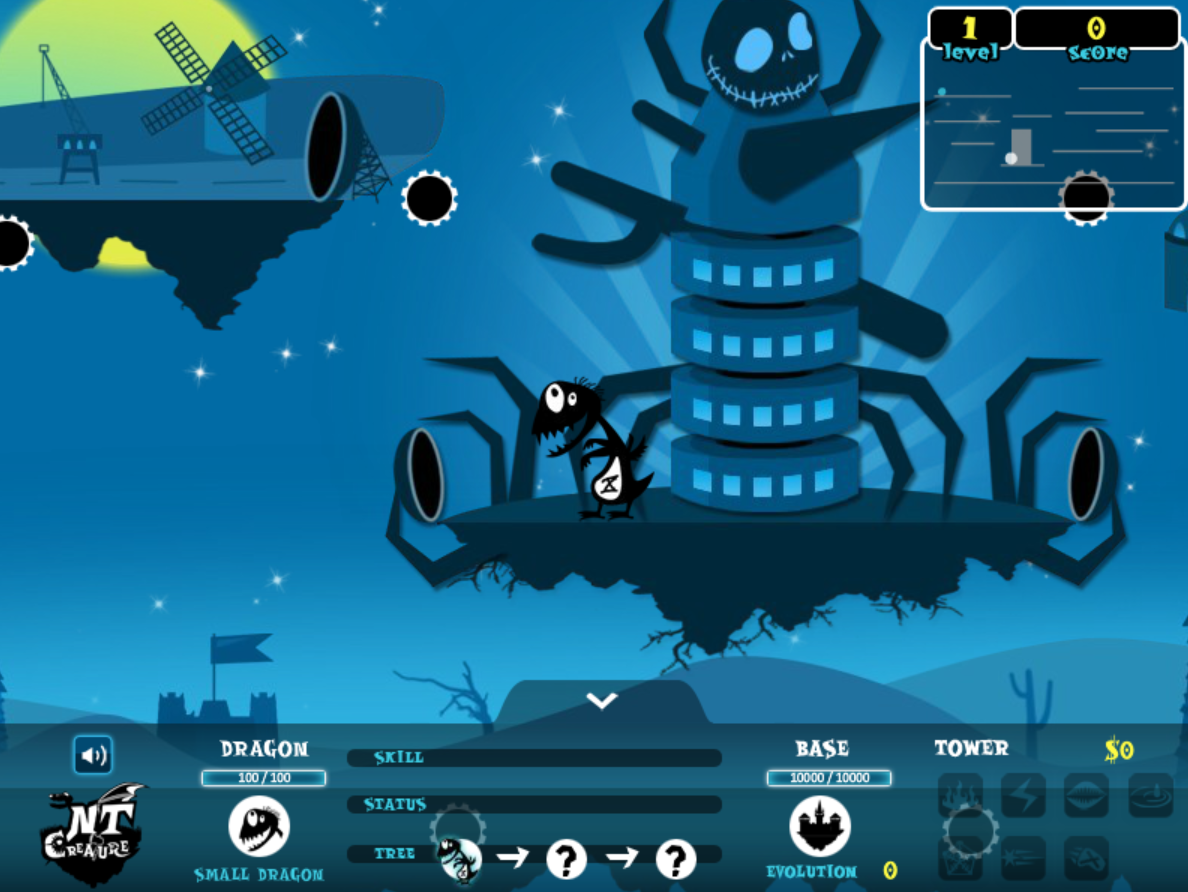Choose the fire tower icon

[x=960, y=795]
